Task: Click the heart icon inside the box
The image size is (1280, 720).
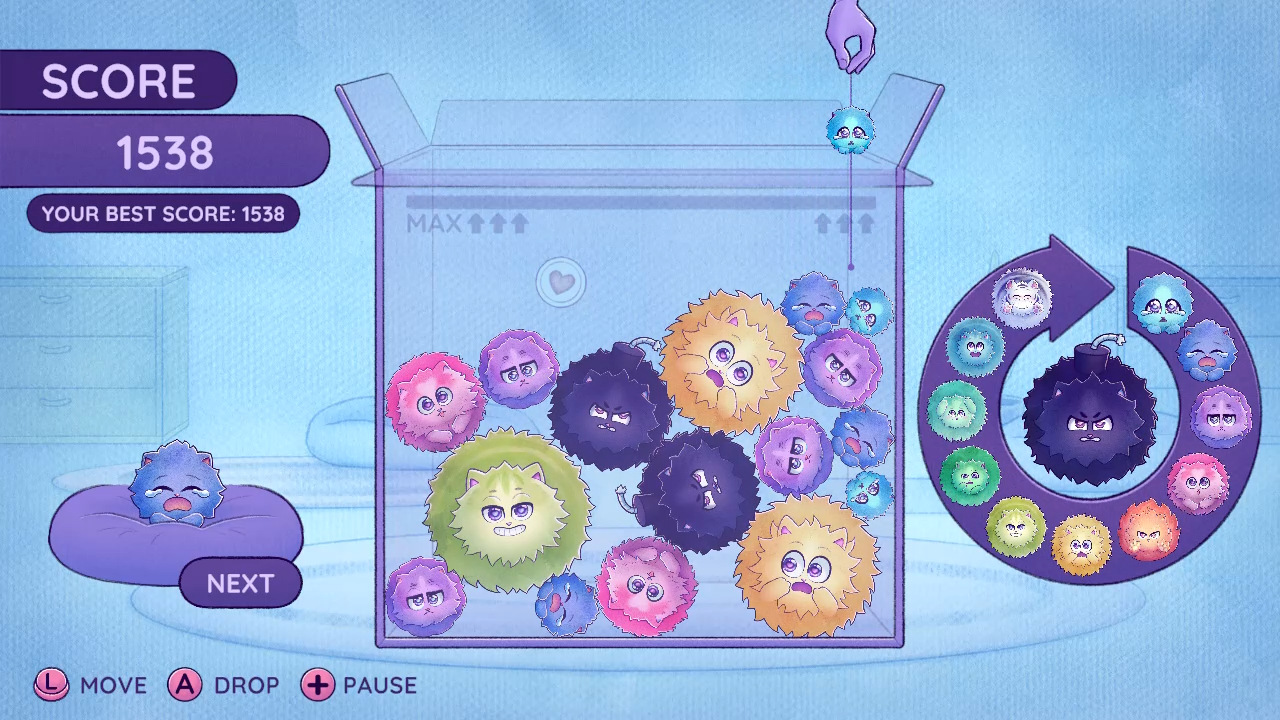Action: coord(560,283)
